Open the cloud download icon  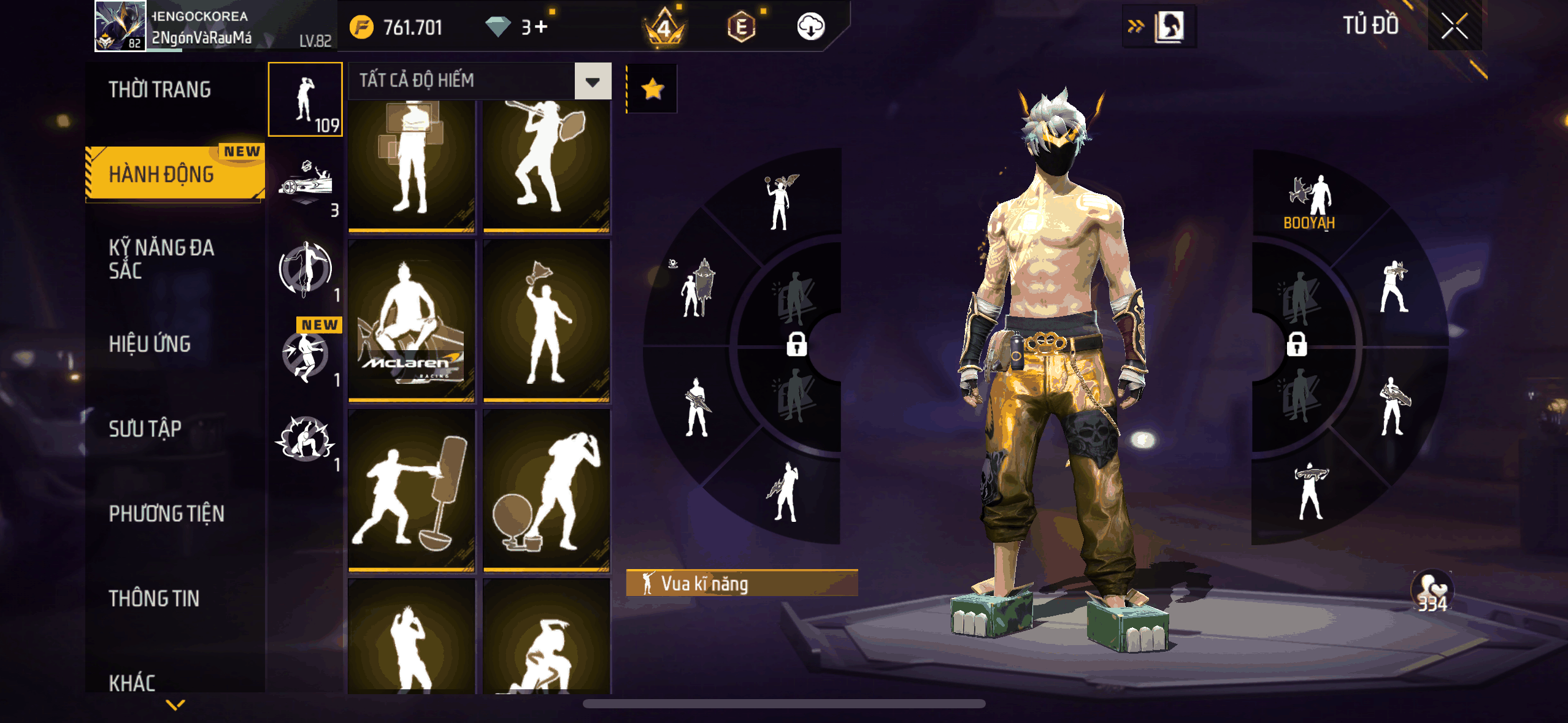(x=810, y=27)
